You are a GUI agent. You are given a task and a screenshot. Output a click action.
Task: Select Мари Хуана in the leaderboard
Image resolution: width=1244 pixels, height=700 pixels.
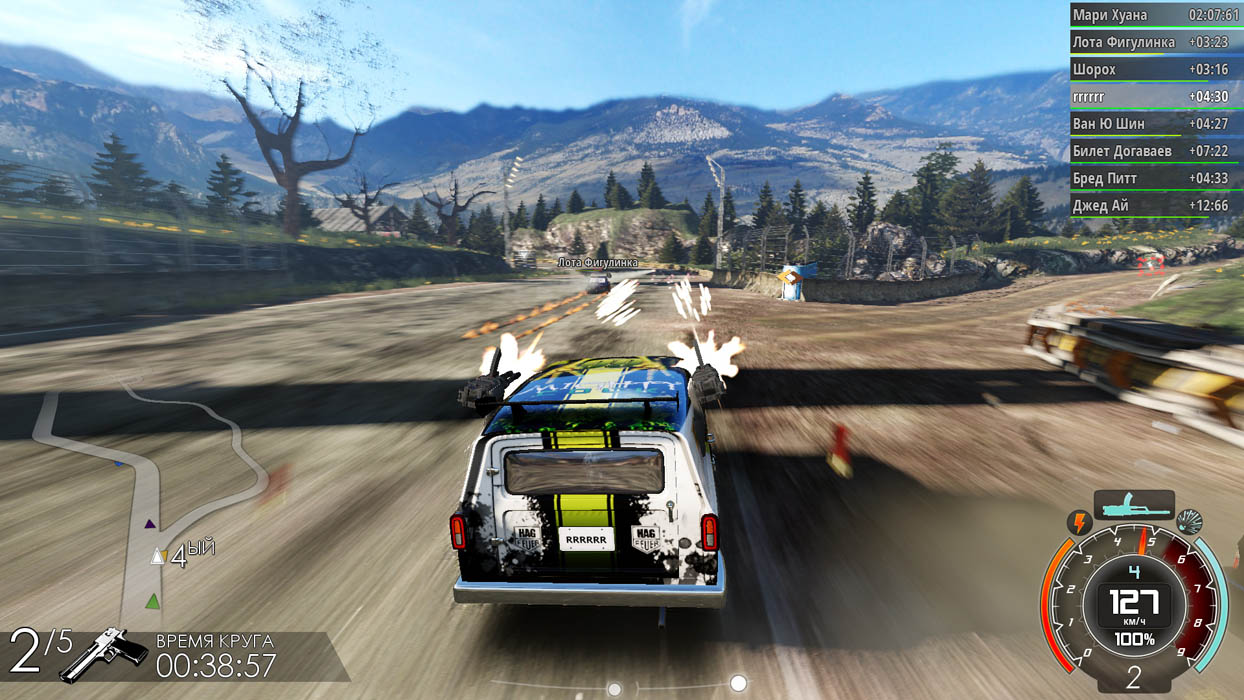[x=1154, y=16]
